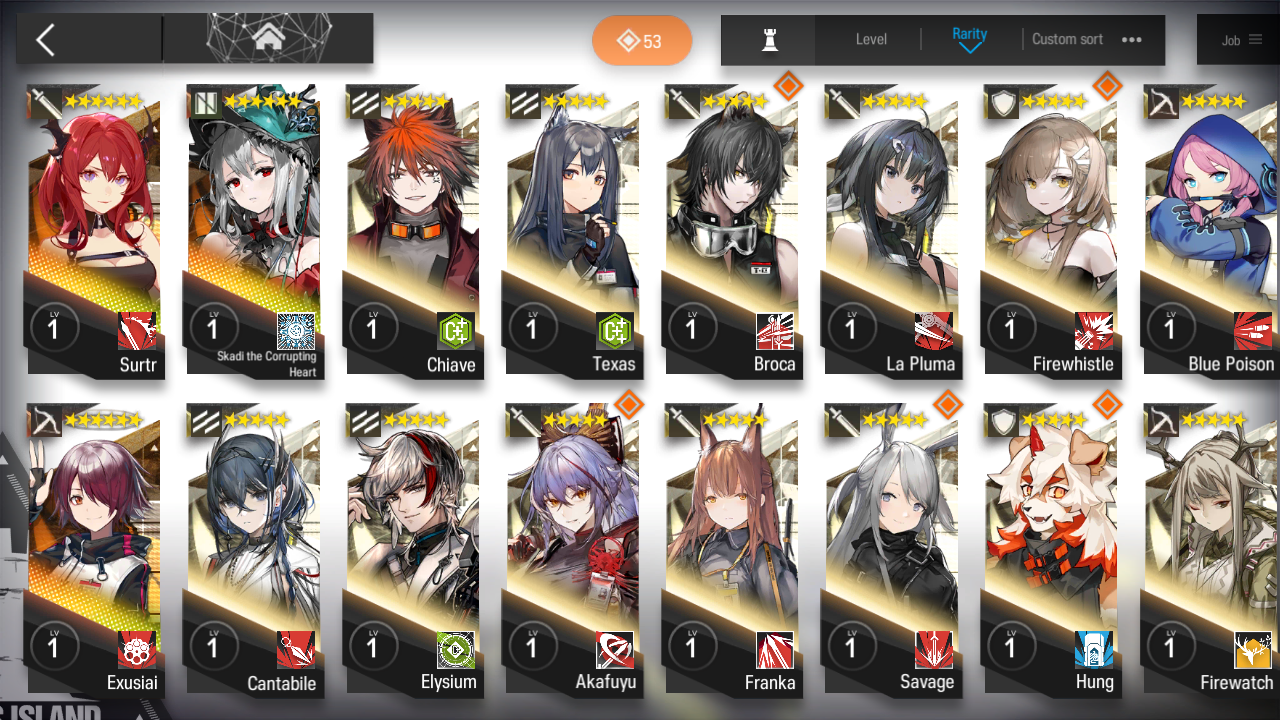The height and width of the screenshot is (720, 1280).
Task: Choose the Cantabile card
Action: (254, 550)
